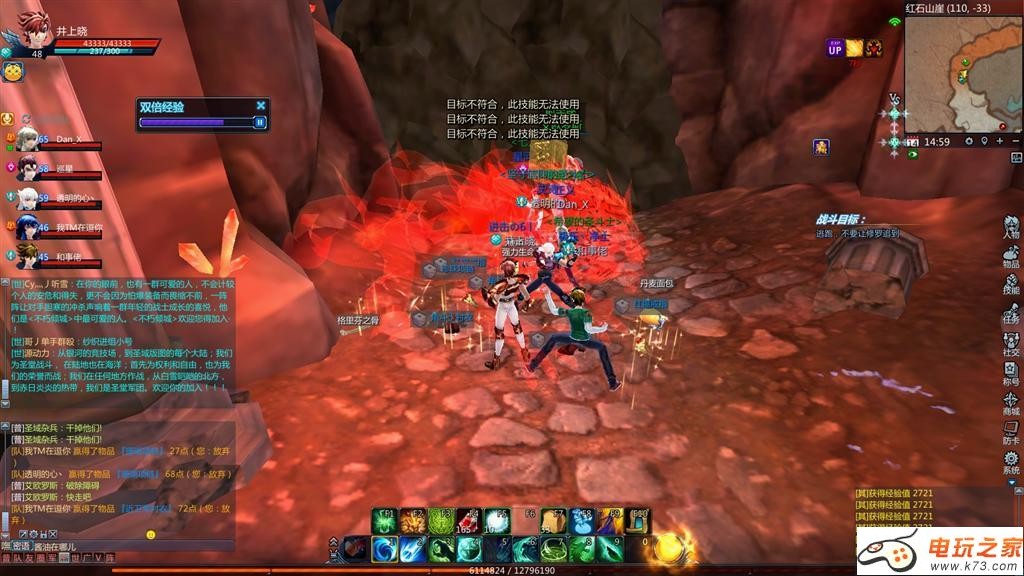Open the 社交 social menu
Viewport: 1024px width, 576px height.
click(x=1011, y=345)
